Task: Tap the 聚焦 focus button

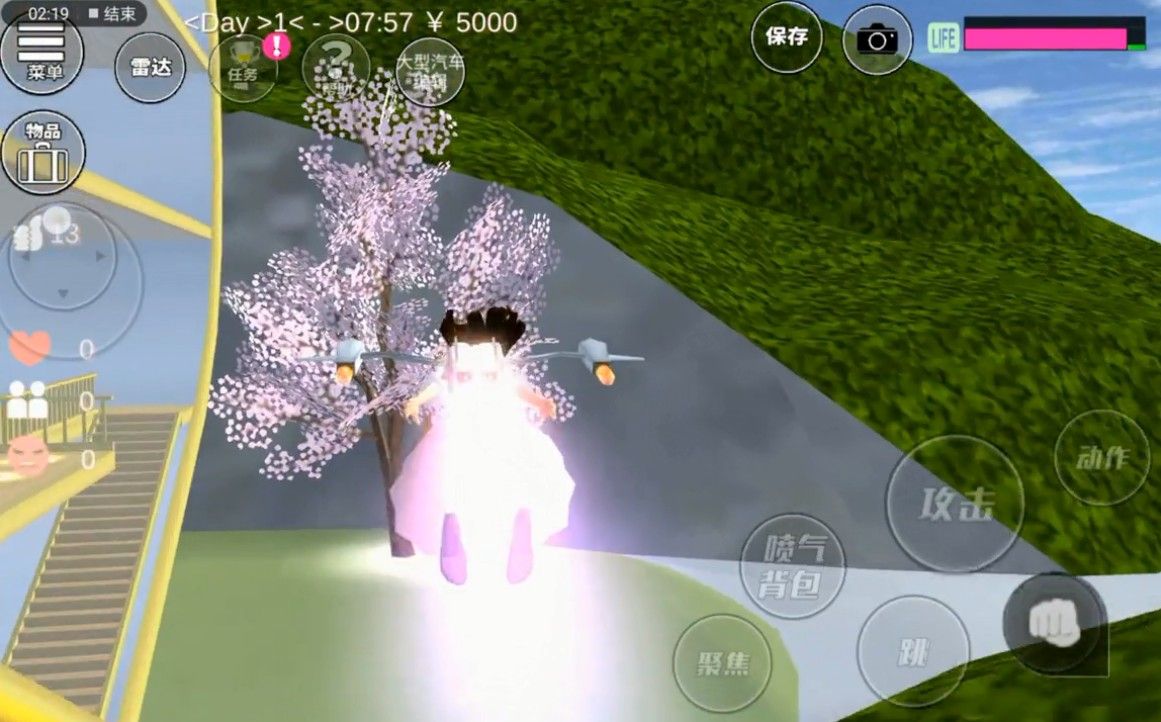Action: [x=722, y=663]
